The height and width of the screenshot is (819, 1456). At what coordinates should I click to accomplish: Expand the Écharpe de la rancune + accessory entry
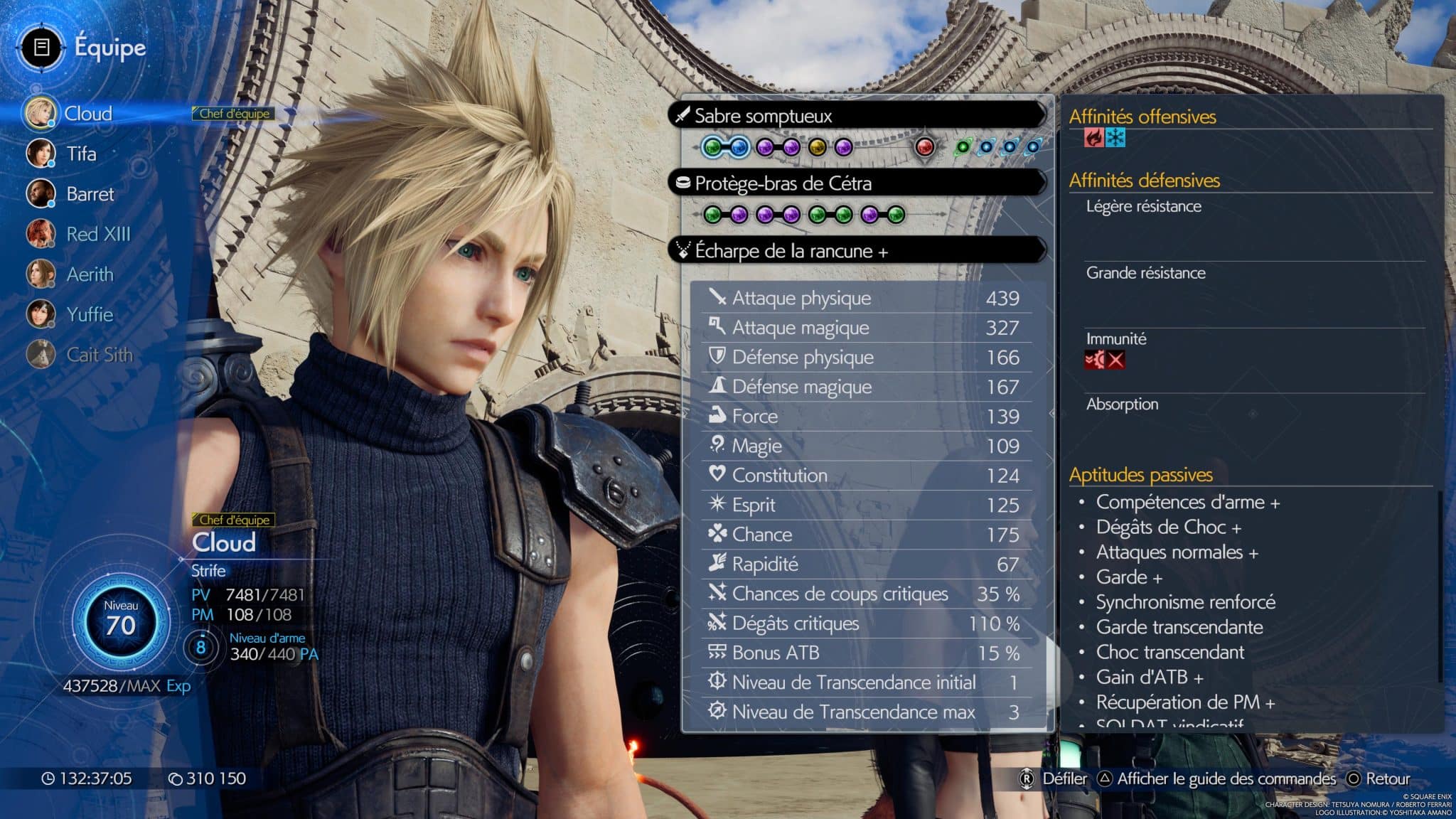pyautogui.click(x=789, y=250)
